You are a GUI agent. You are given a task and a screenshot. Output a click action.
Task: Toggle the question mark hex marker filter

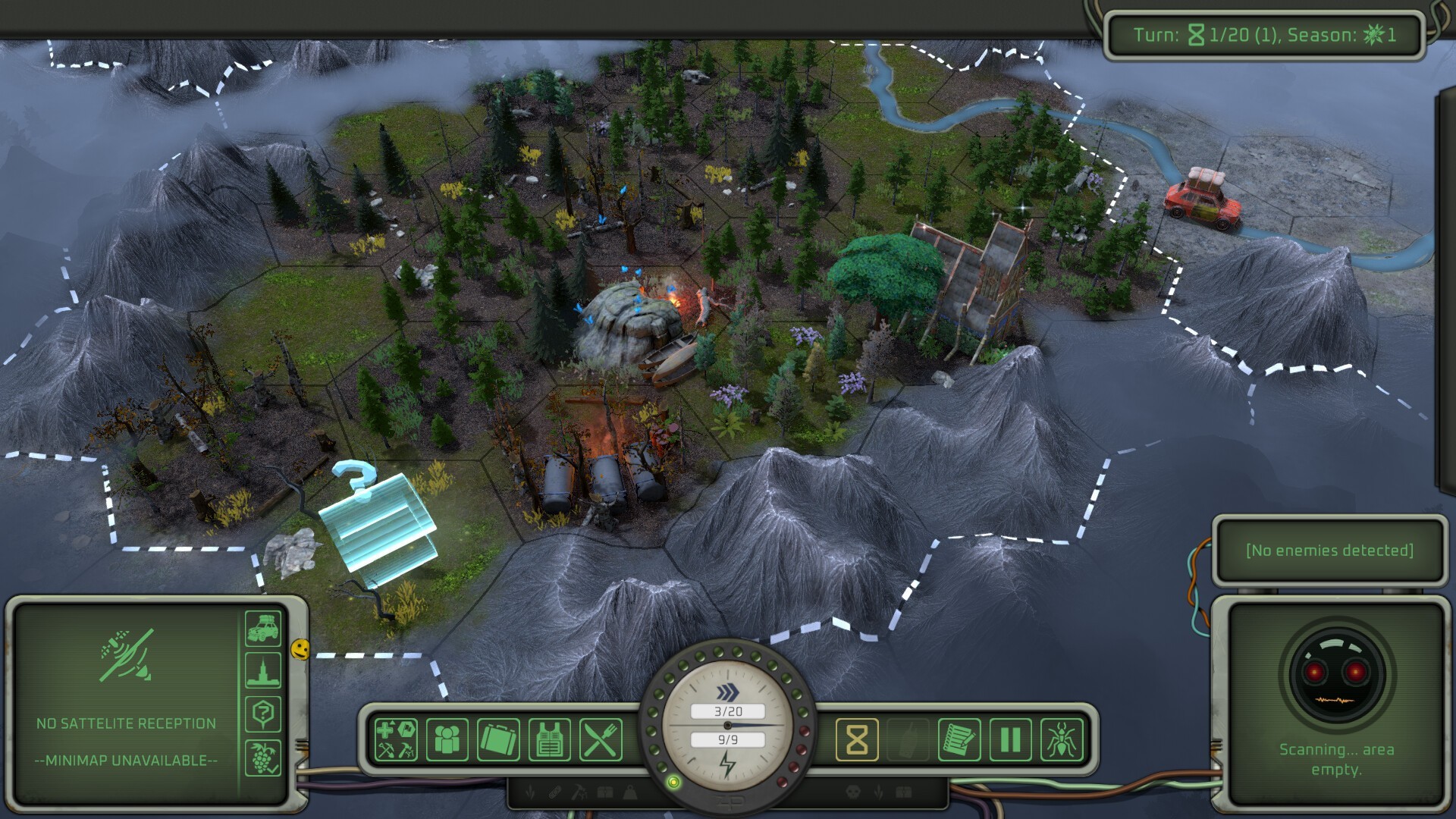click(x=263, y=714)
